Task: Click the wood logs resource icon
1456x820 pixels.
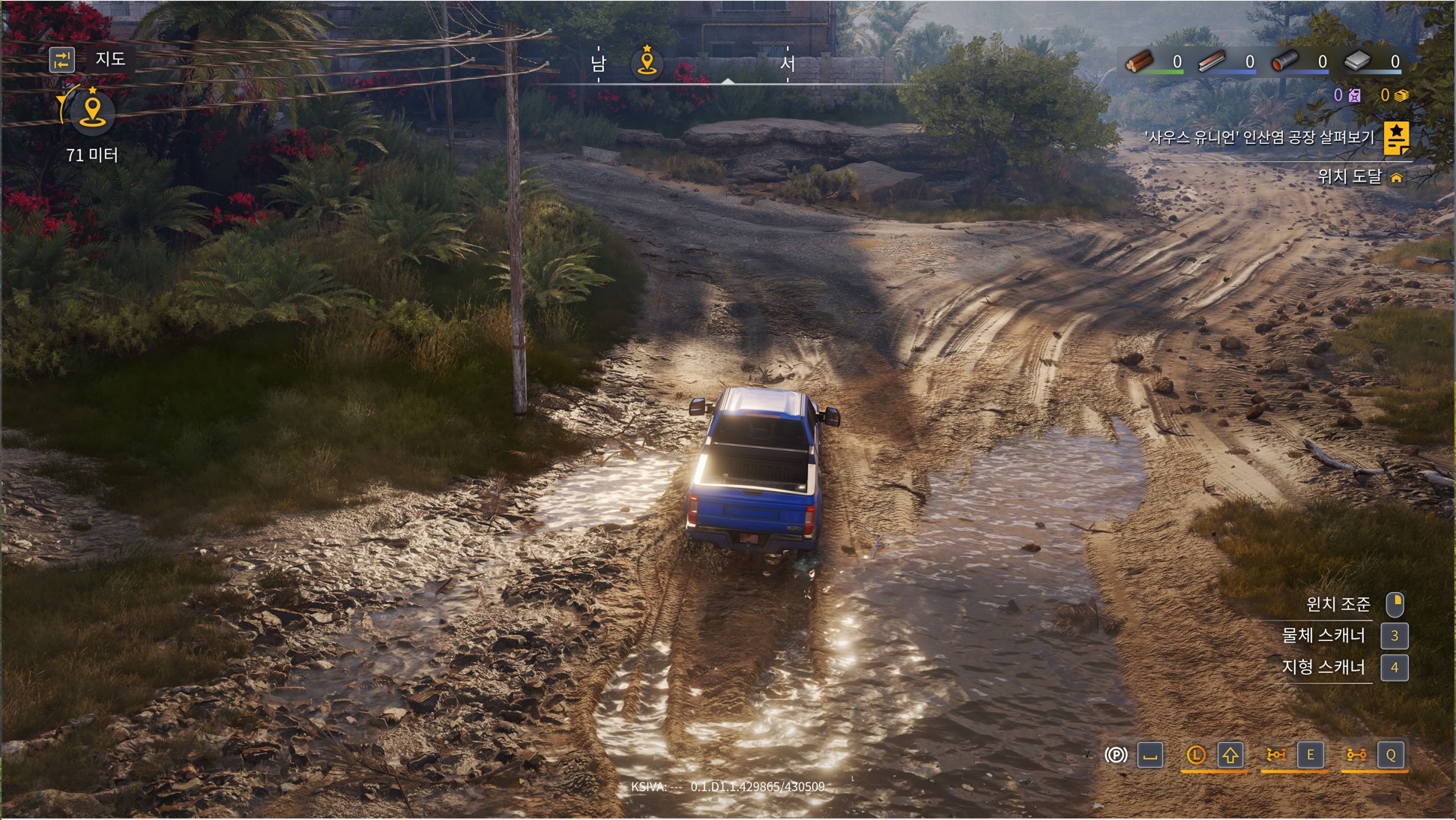Action: [1141, 61]
